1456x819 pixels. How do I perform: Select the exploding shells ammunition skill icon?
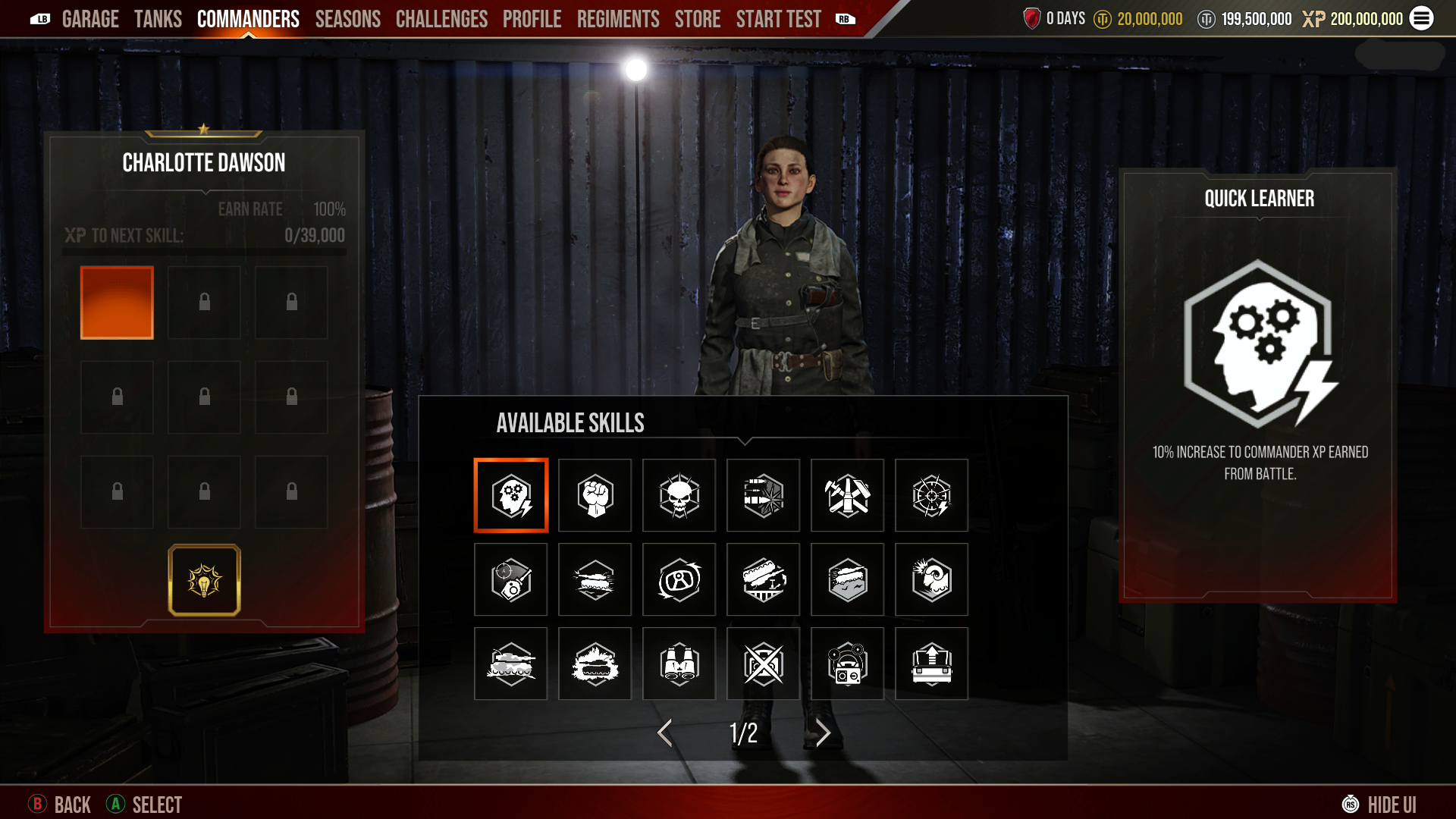764,495
